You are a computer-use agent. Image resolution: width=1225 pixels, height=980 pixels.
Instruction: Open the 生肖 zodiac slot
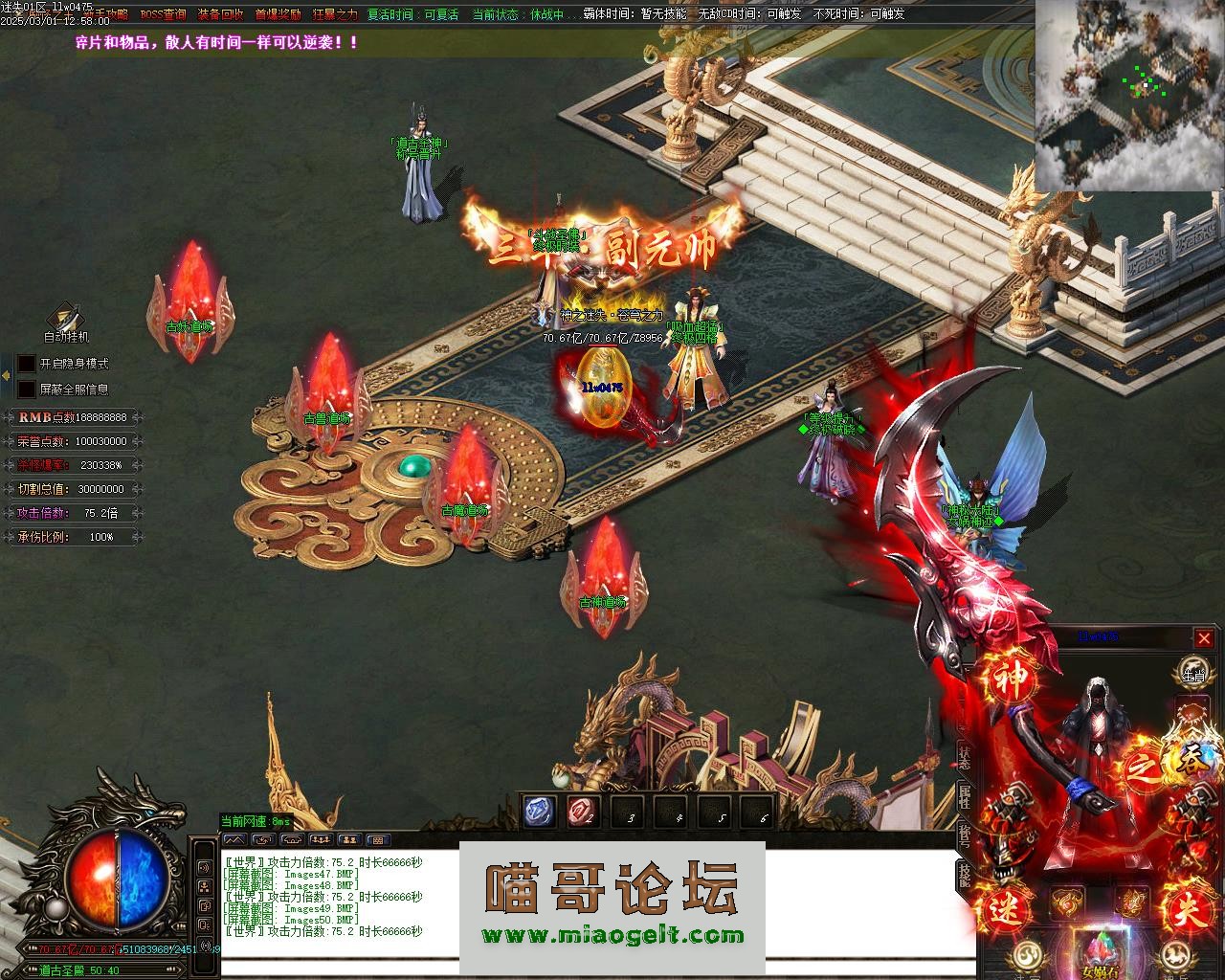(1192, 670)
